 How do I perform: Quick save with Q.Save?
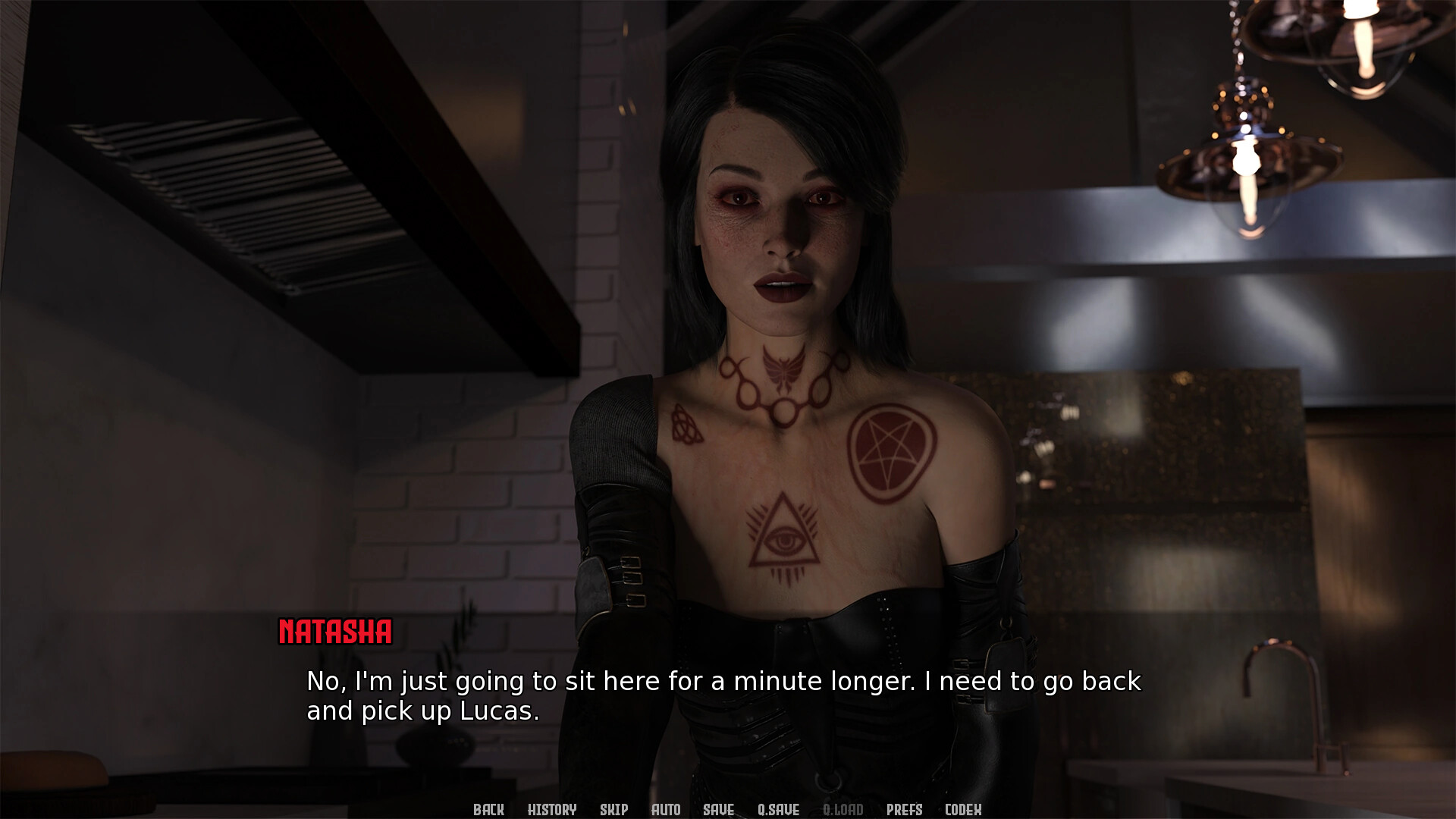(778, 809)
